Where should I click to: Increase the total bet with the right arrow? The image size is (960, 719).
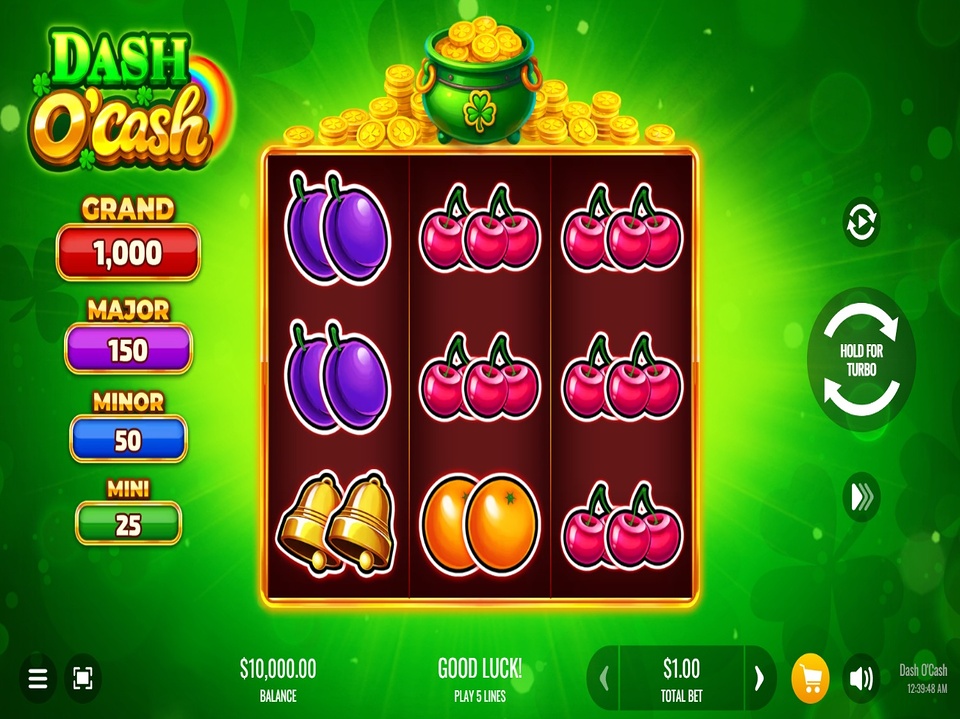tap(759, 679)
